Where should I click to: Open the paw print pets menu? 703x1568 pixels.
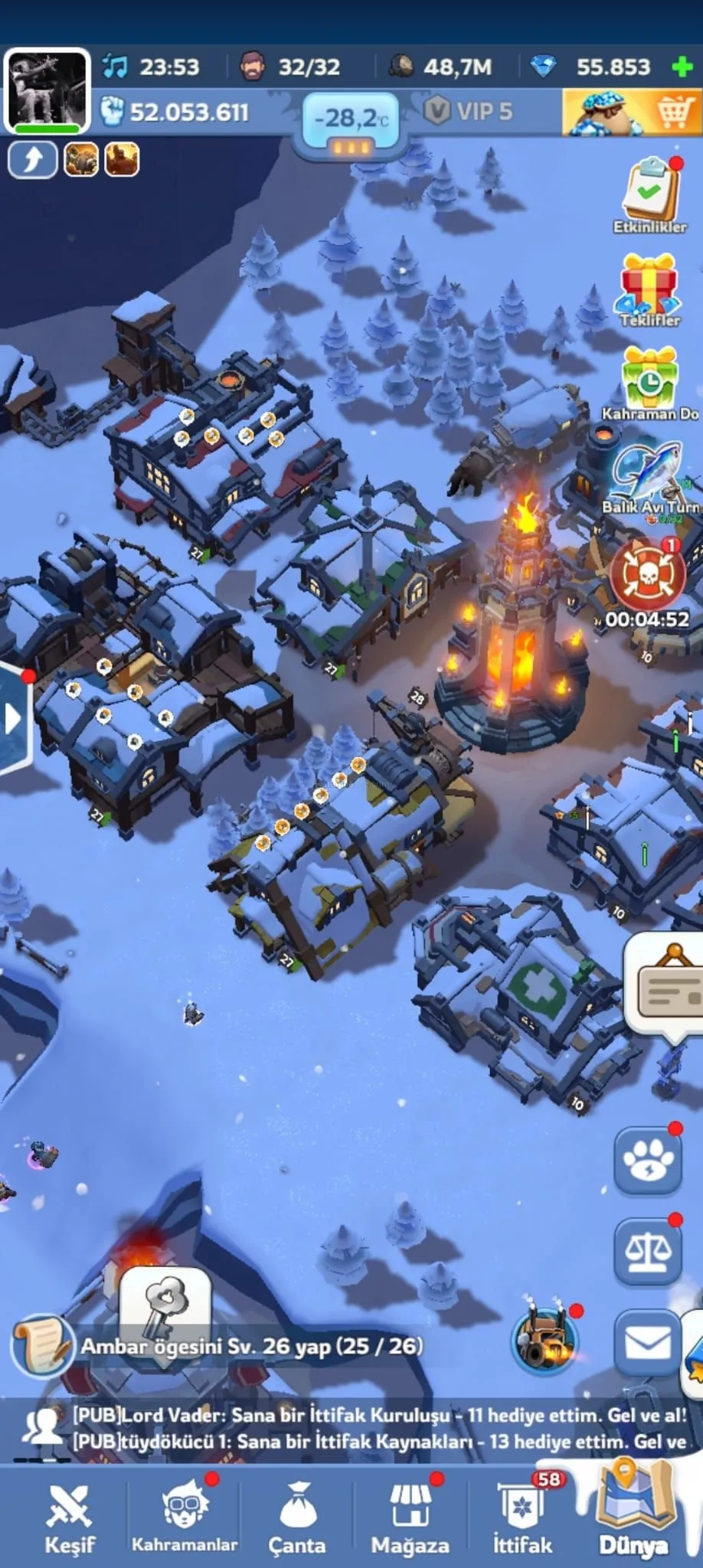[648, 1161]
